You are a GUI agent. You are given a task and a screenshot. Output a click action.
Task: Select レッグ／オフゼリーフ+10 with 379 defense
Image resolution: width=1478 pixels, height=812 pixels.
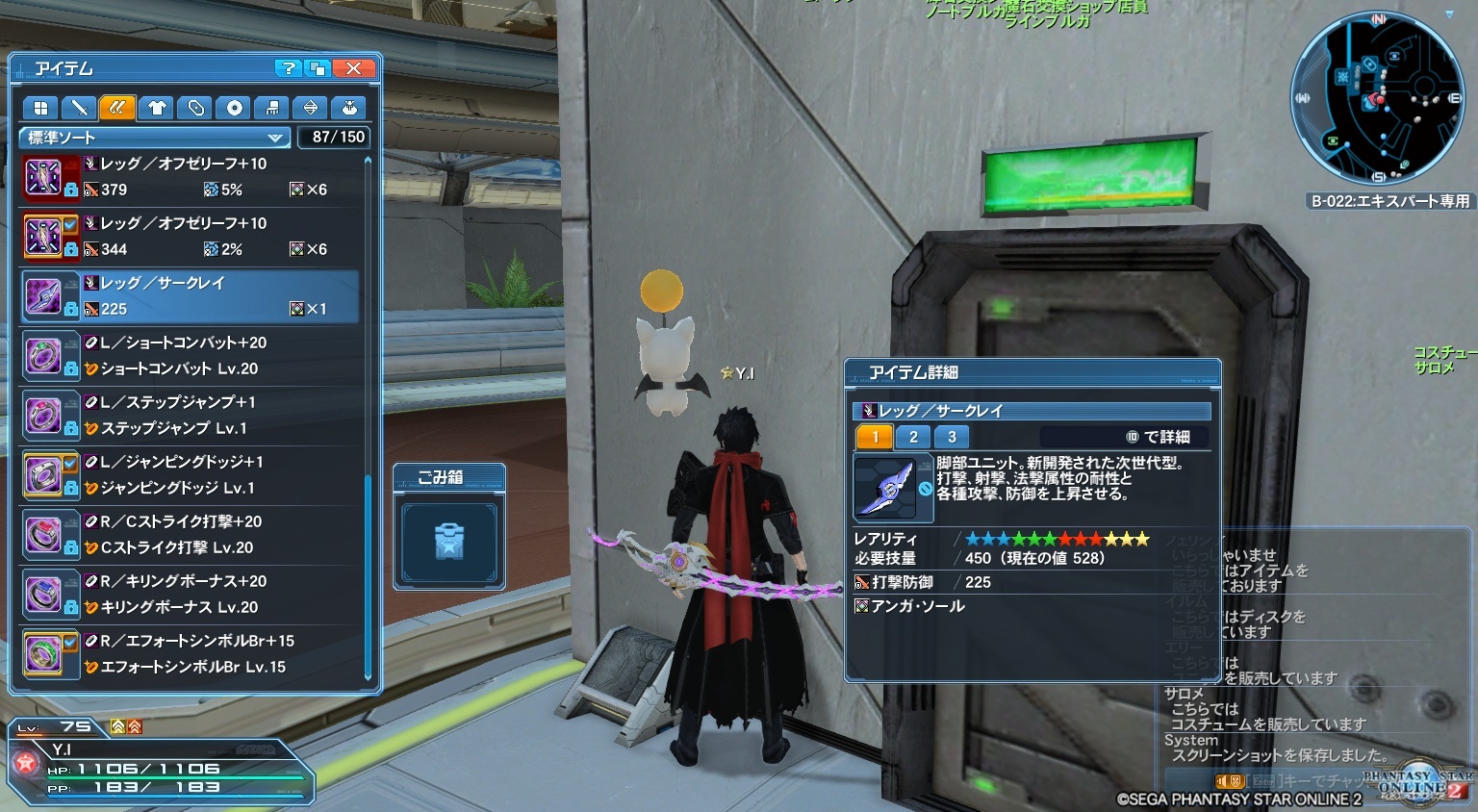192,177
